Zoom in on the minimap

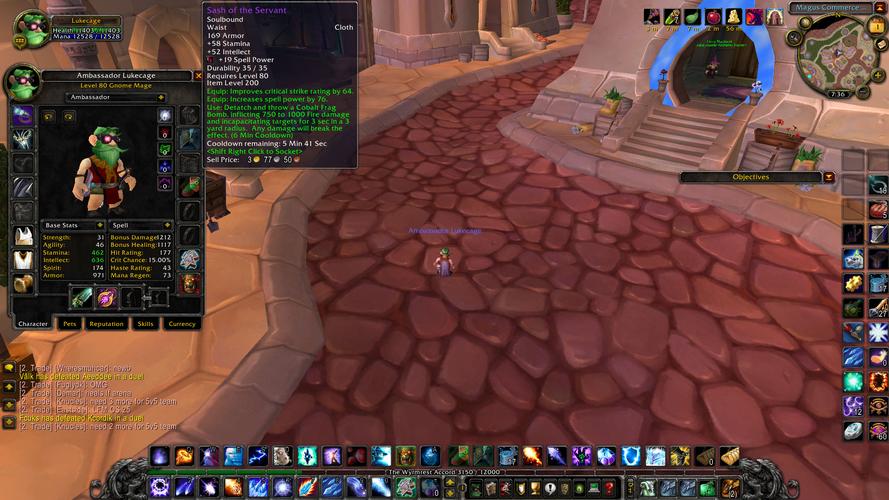pos(878,73)
